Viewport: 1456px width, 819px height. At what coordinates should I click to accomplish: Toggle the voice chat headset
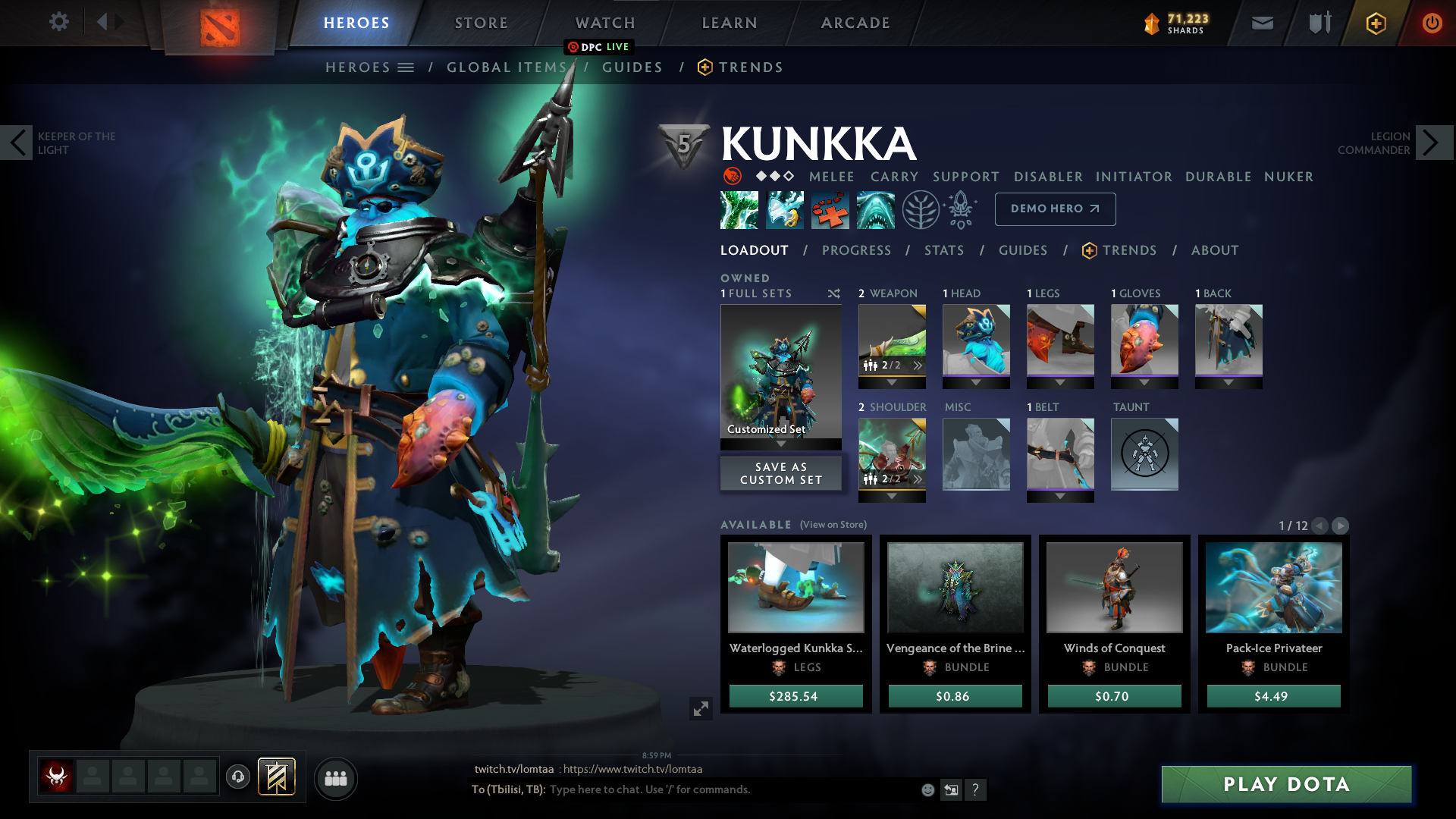(x=238, y=777)
